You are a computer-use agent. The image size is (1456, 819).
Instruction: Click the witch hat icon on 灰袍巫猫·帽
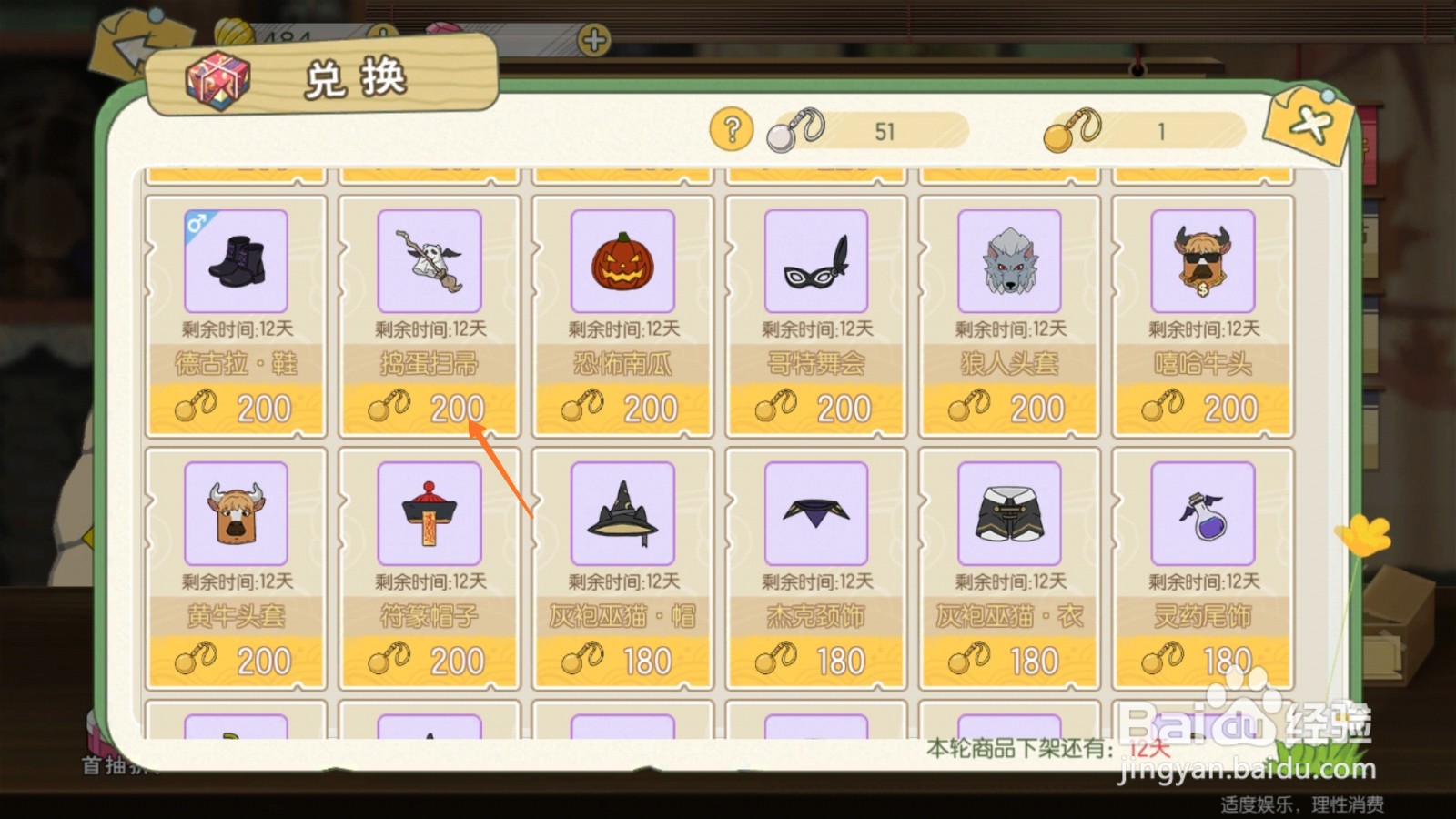622,514
